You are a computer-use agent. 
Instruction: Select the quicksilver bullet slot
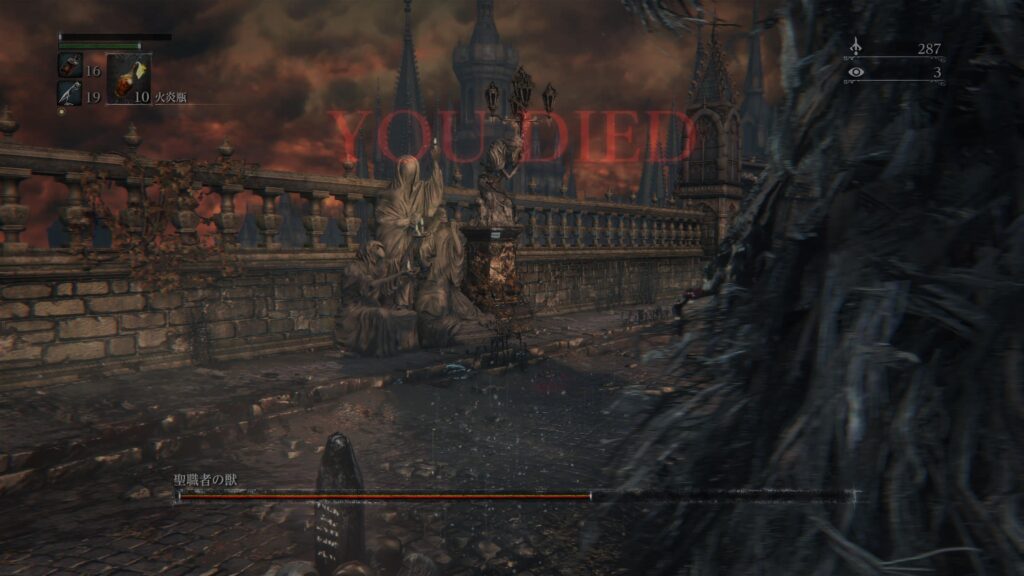[x=69, y=93]
